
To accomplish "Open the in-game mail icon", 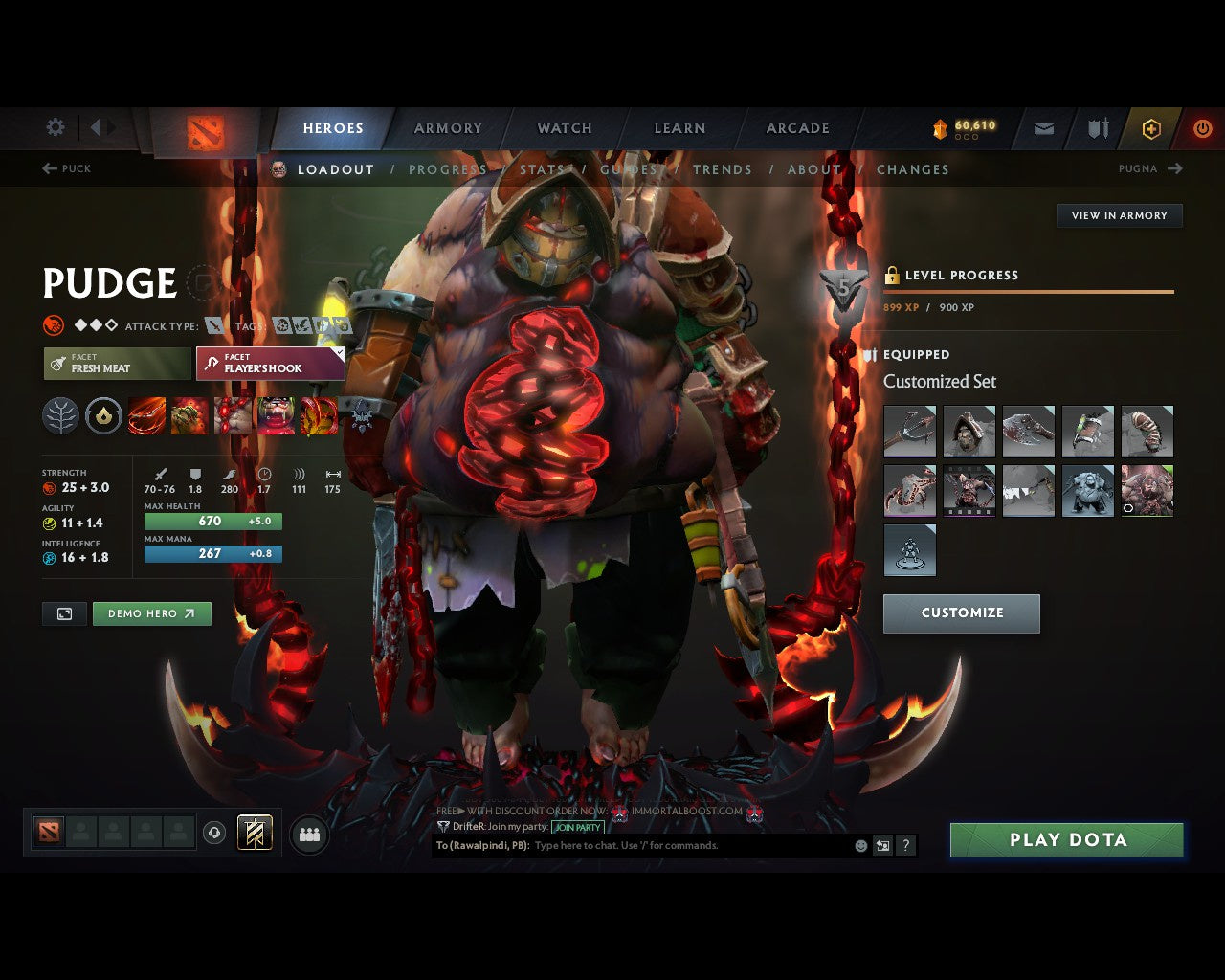I will [x=1042, y=128].
